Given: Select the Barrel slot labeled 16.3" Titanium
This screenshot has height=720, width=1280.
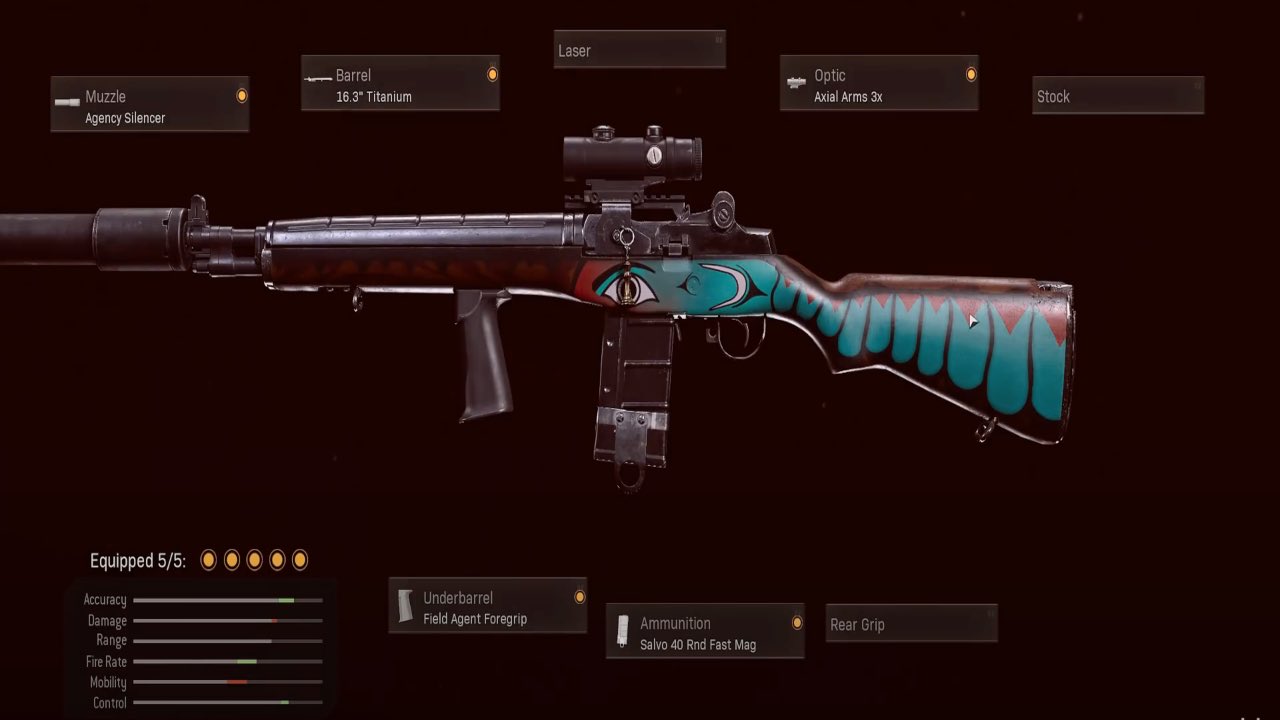Looking at the screenshot, I should 400,84.
